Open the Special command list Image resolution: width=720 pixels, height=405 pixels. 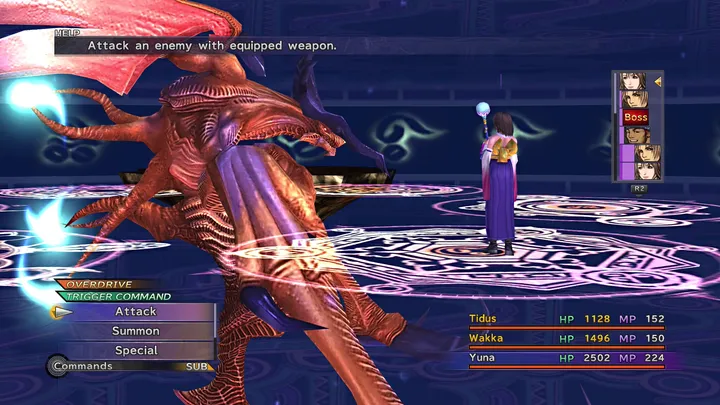point(136,351)
